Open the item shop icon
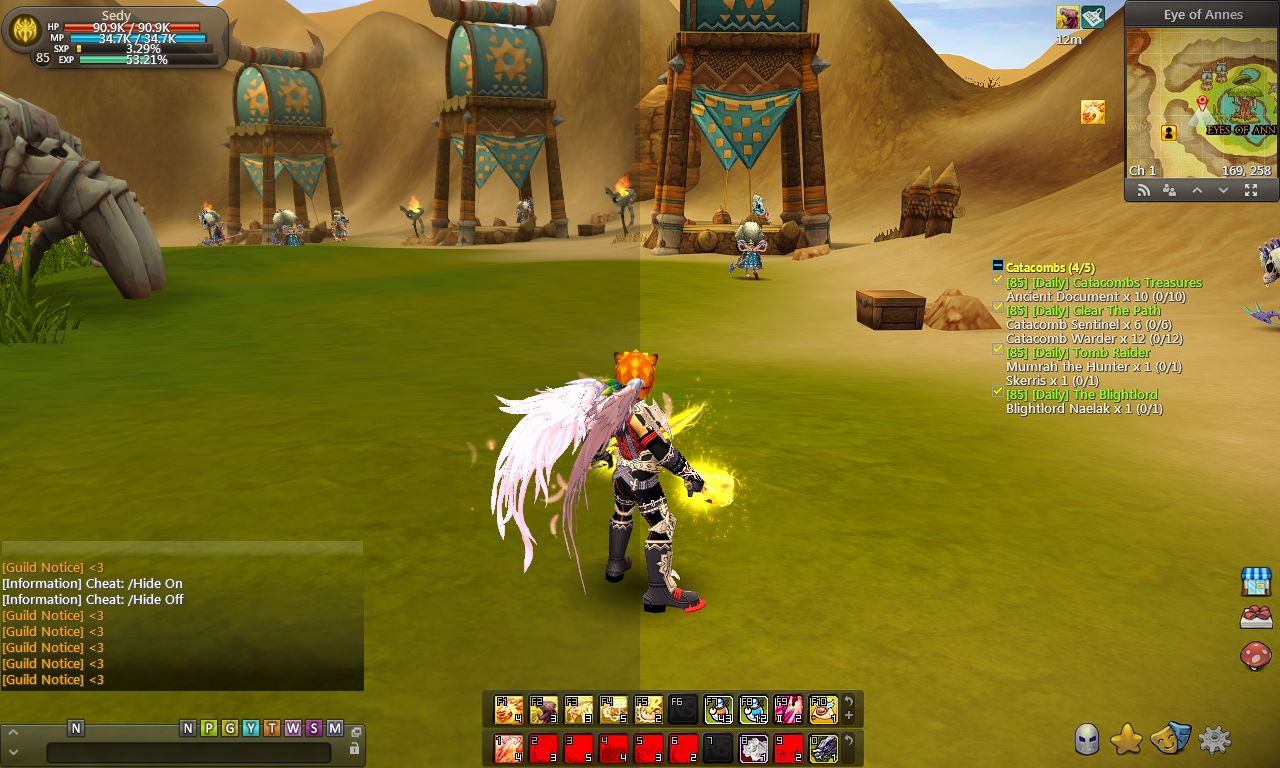 point(1256,581)
